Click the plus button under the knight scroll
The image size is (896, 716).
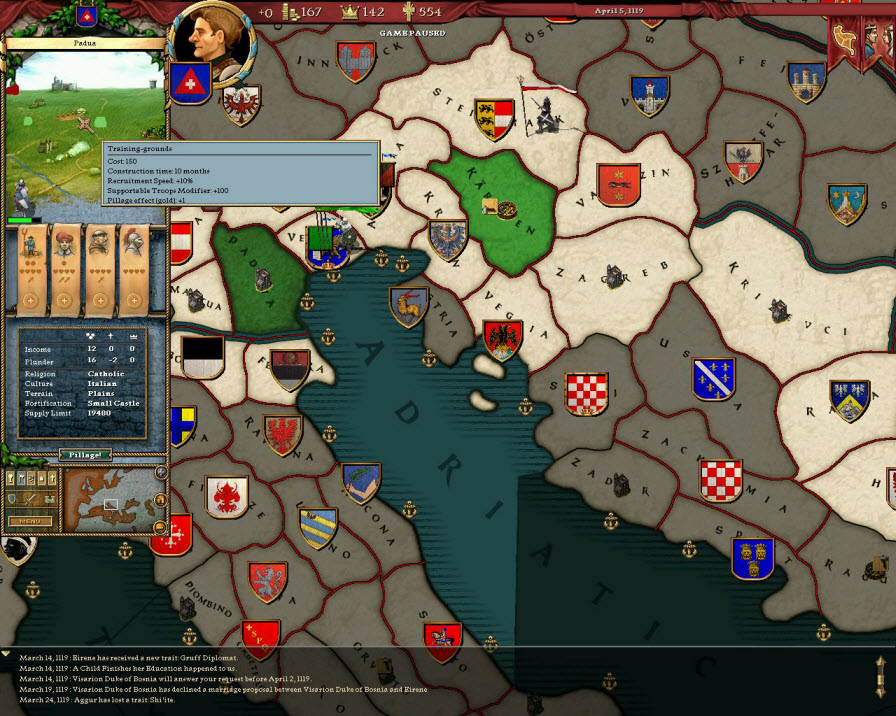click(x=133, y=301)
